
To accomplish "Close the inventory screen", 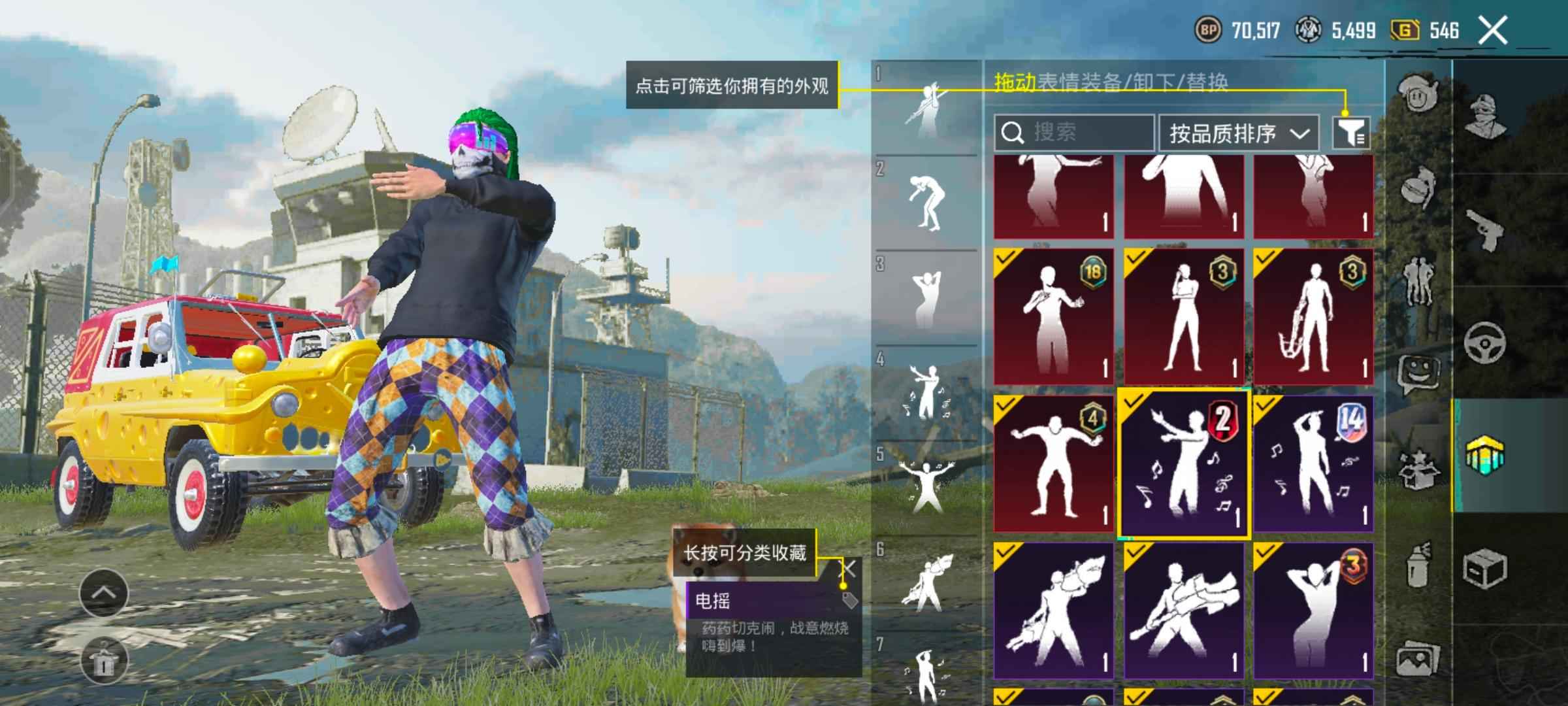I will click(1493, 31).
